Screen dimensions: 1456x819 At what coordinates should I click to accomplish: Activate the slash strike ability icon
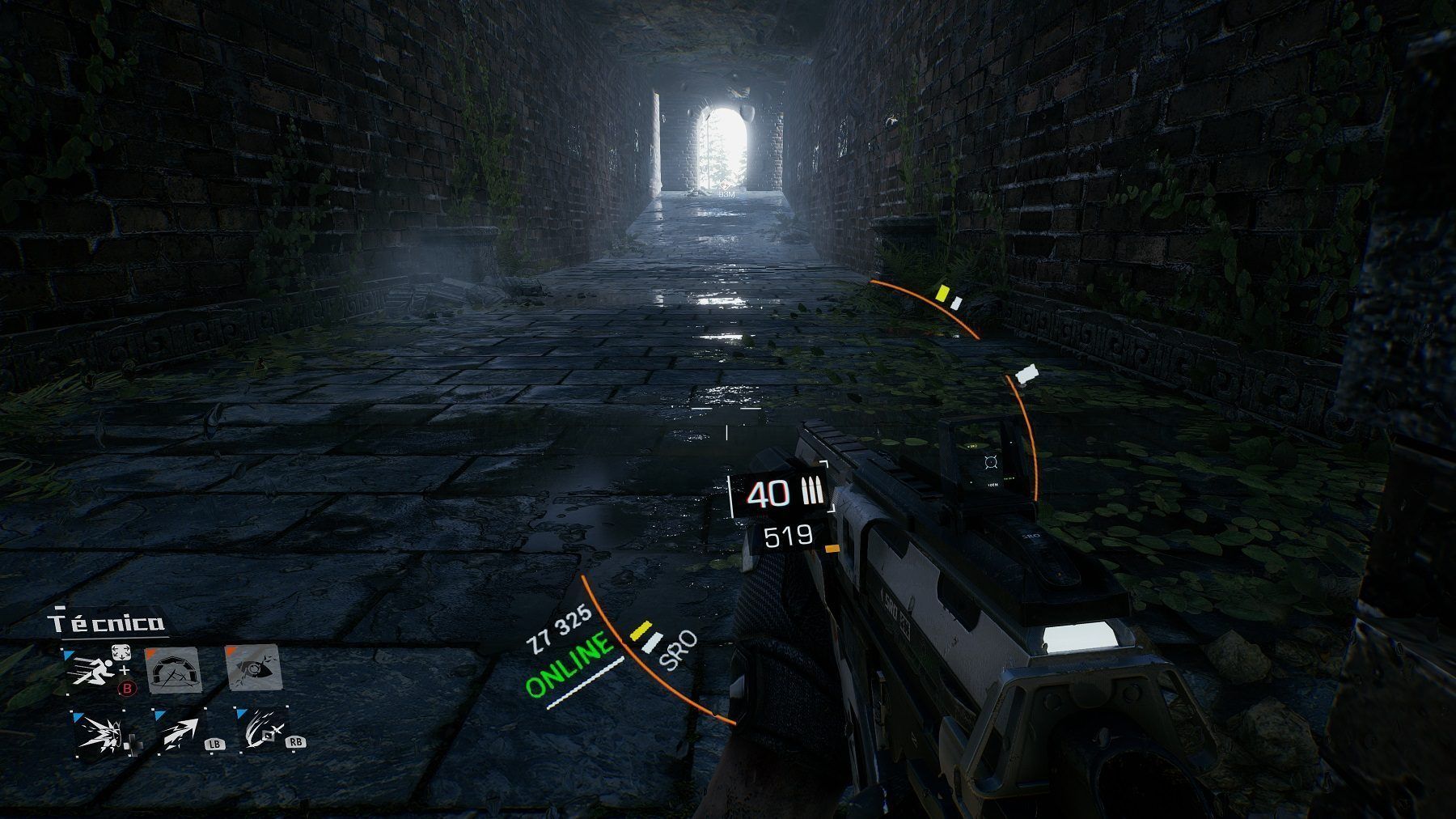(260, 729)
